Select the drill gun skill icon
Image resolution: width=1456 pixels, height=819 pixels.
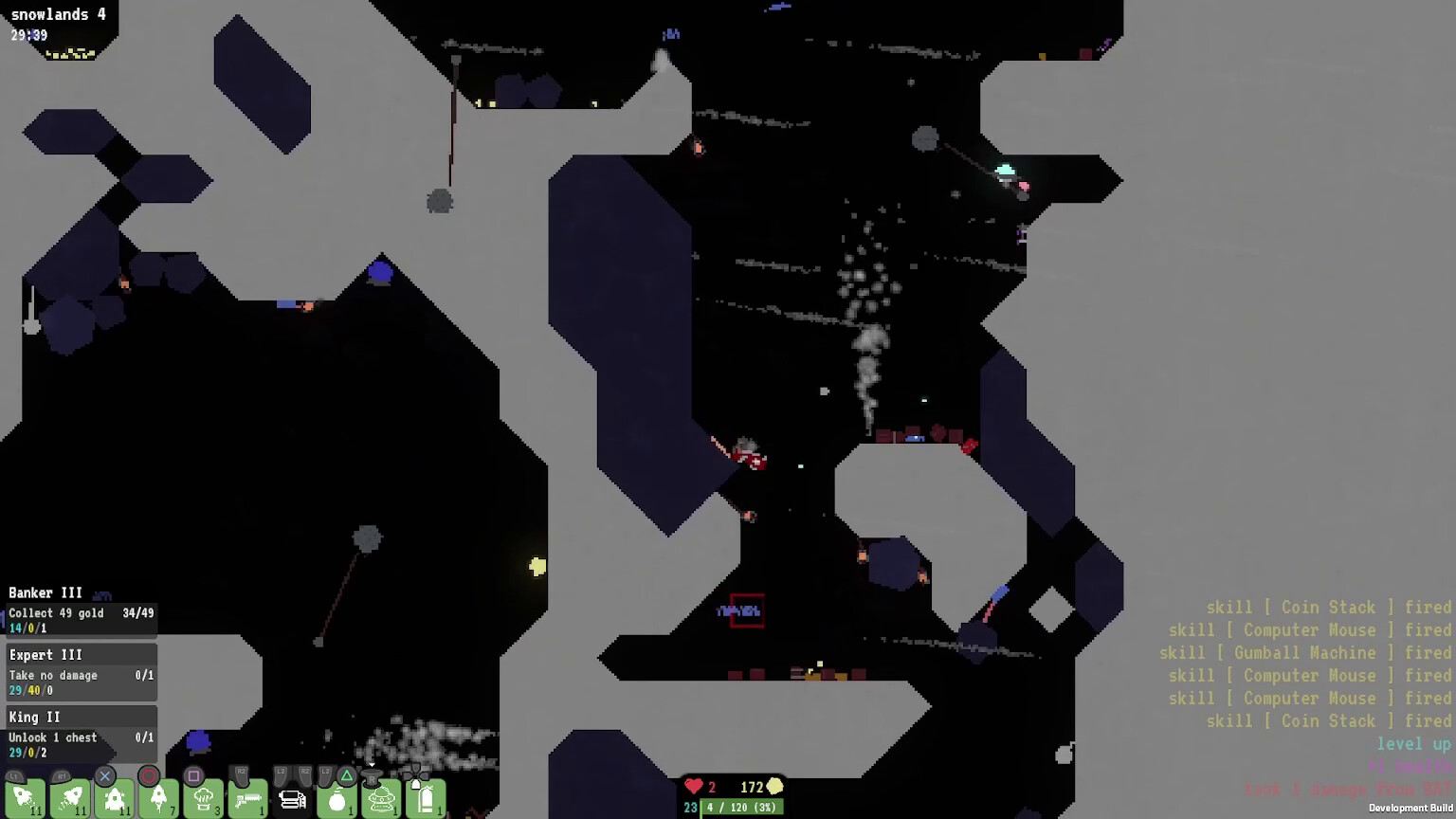(x=249, y=799)
